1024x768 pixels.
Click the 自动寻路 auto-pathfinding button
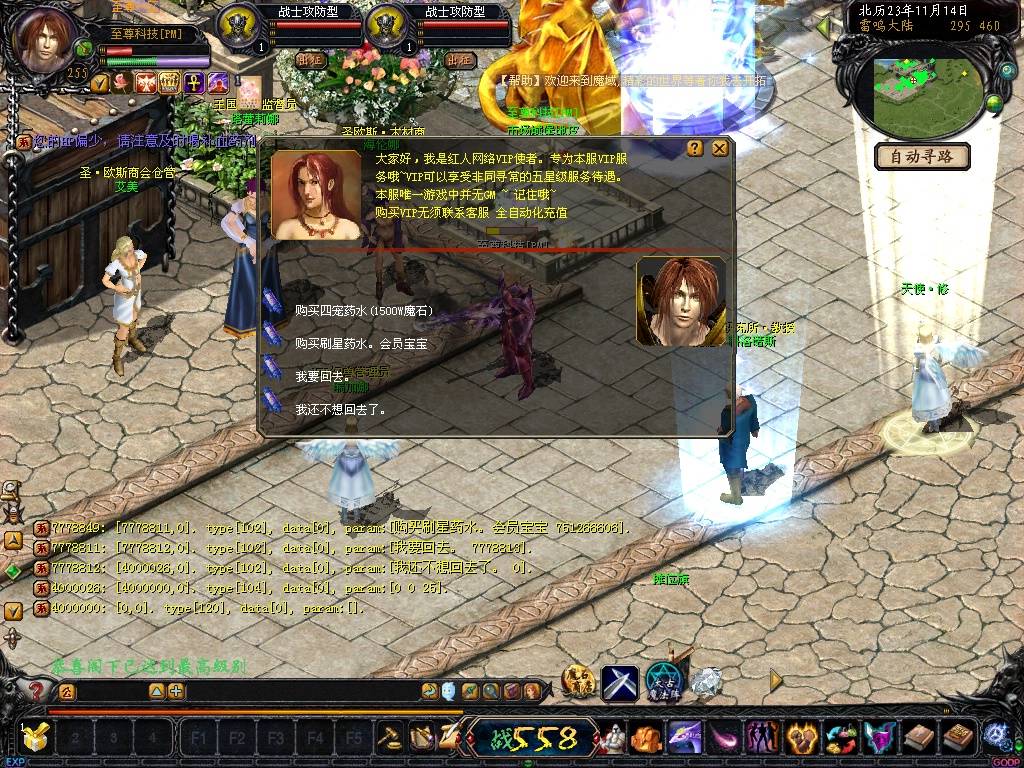pyautogui.click(x=922, y=156)
